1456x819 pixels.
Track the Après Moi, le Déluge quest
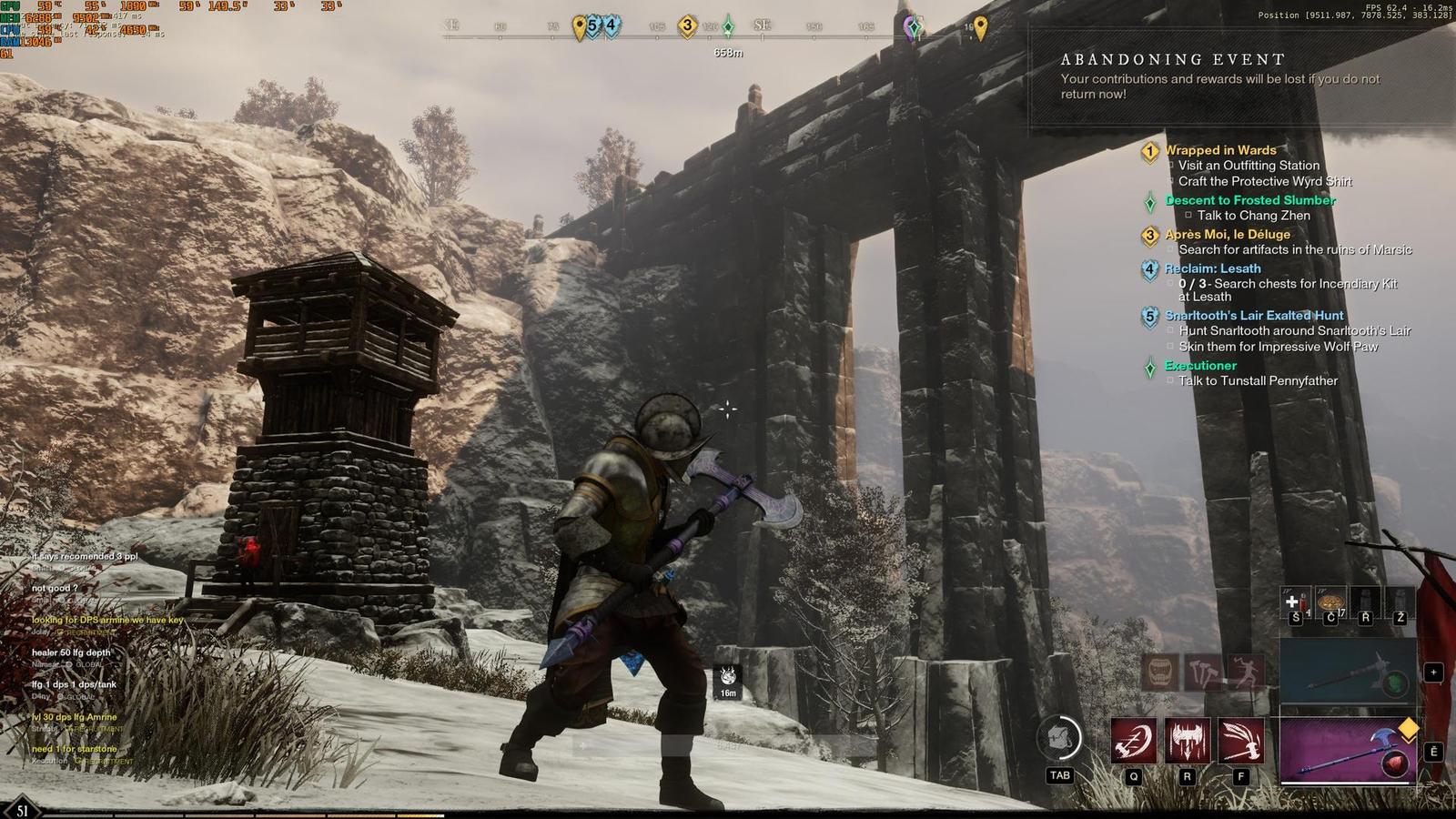pyautogui.click(x=1228, y=234)
